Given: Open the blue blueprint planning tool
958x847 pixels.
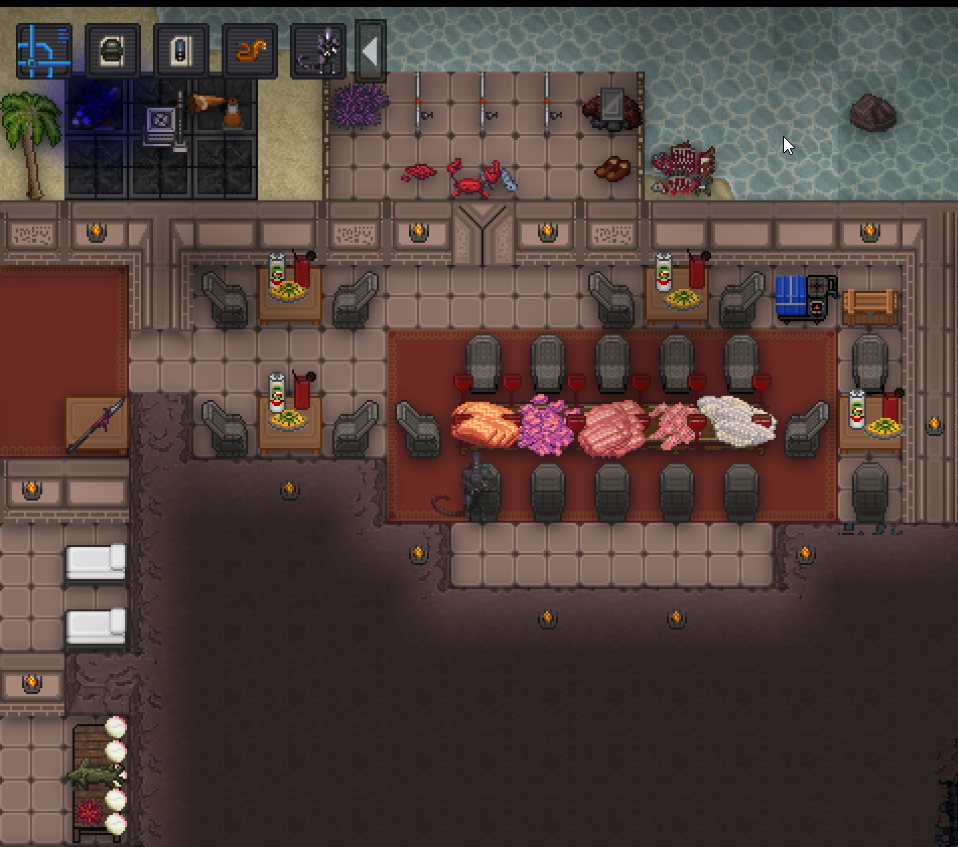Looking at the screenshot, I should click(44, 52).
